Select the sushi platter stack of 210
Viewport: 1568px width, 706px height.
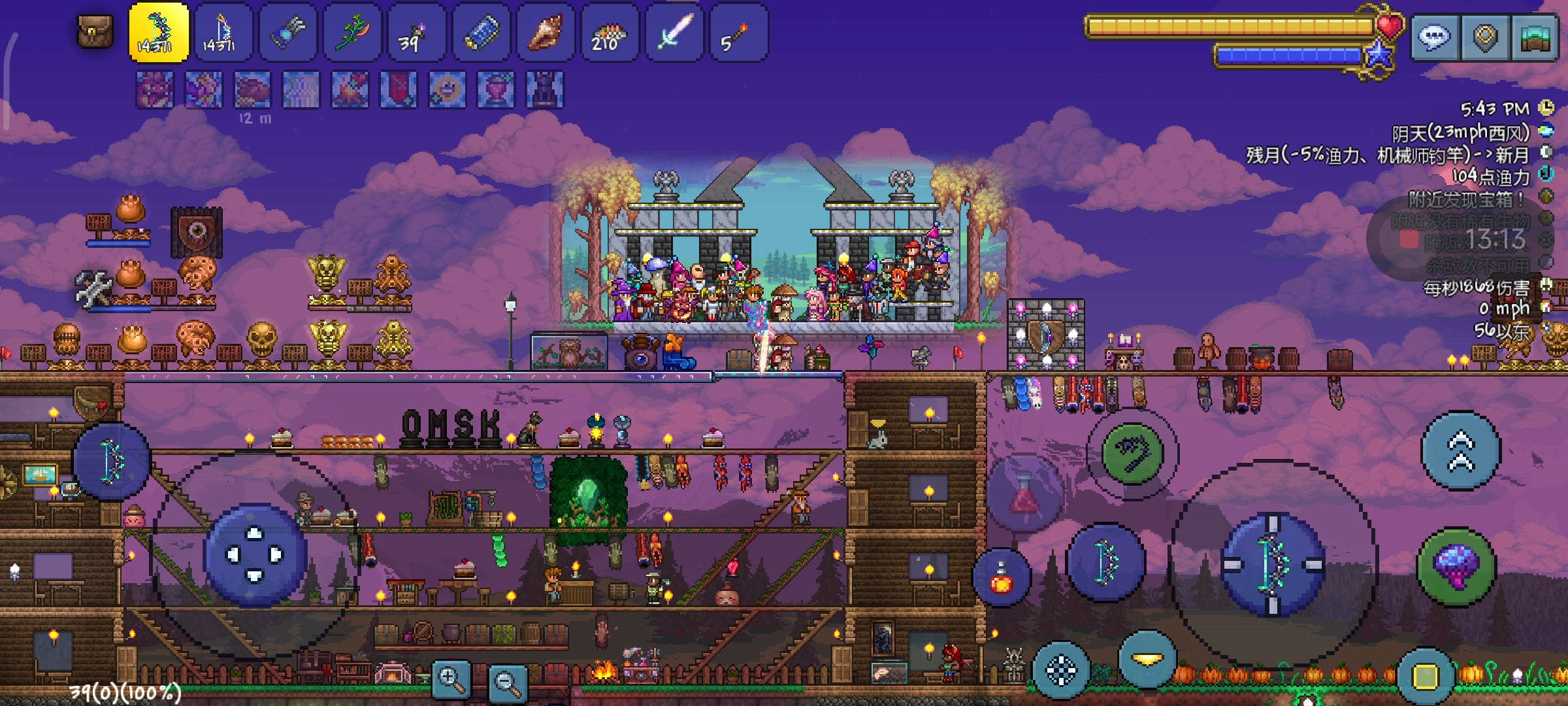click(x=610, y=33)
